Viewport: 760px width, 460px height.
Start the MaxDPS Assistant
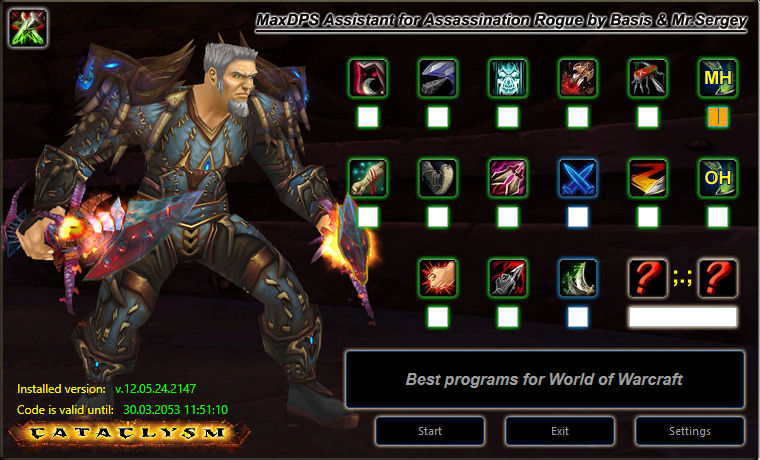(x=430, y=431)
